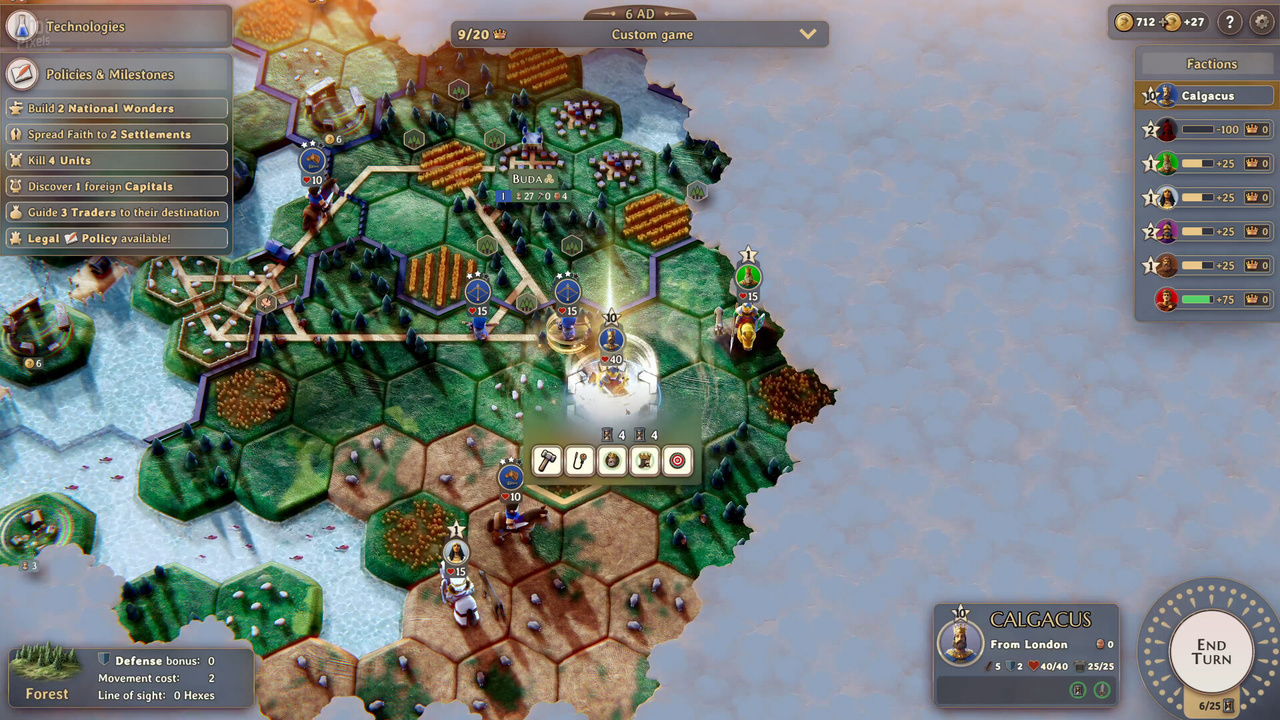Open the available Legal Policy notification
The height and width of the screenshot is (720, 1280).
116,238
